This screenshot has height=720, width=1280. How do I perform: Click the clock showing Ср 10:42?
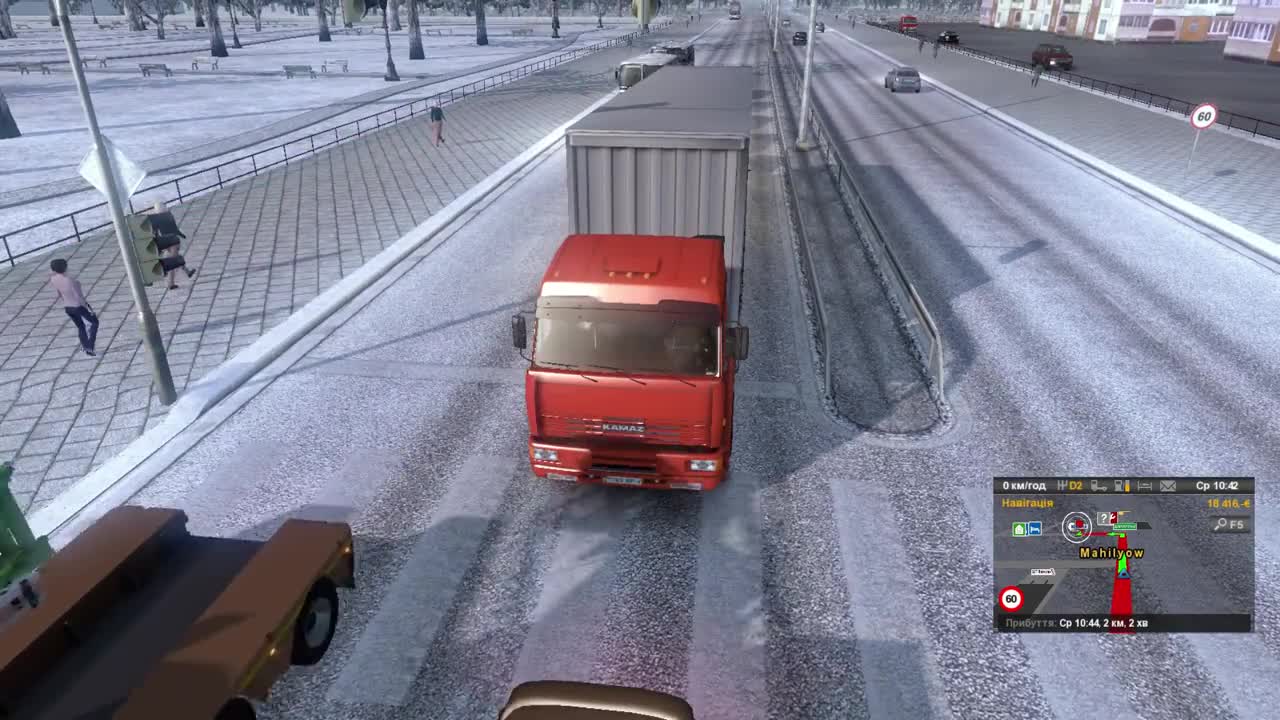[x=1217, y=487]
